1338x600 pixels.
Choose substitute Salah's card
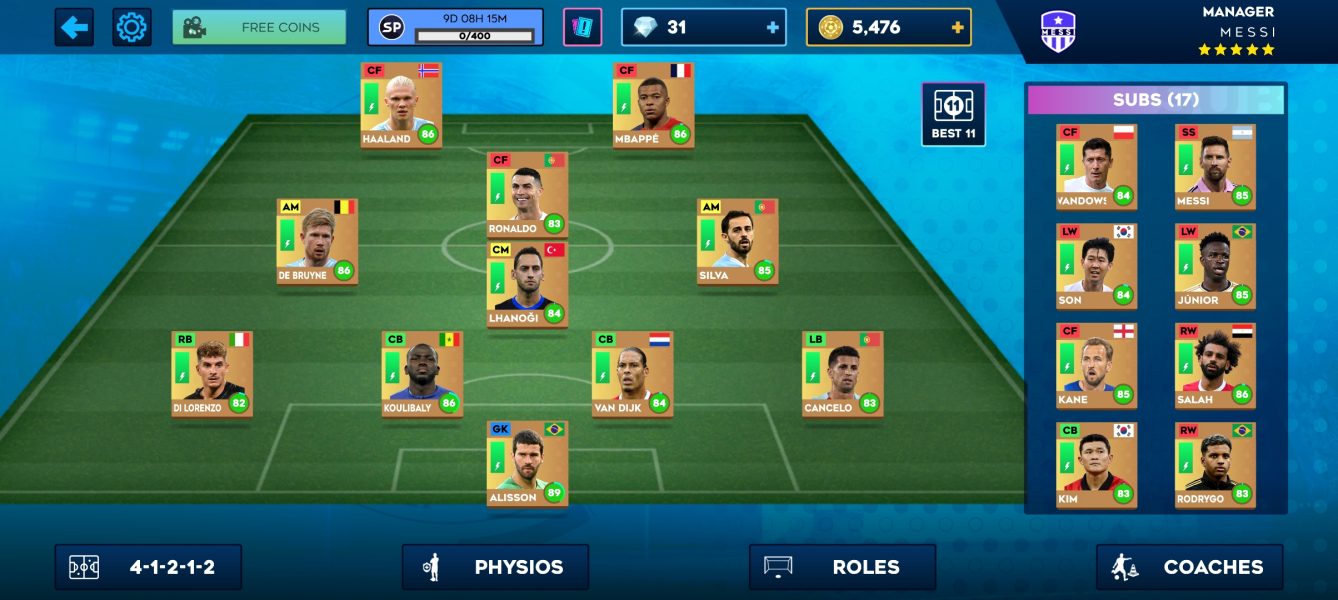tap(1215, 365)
